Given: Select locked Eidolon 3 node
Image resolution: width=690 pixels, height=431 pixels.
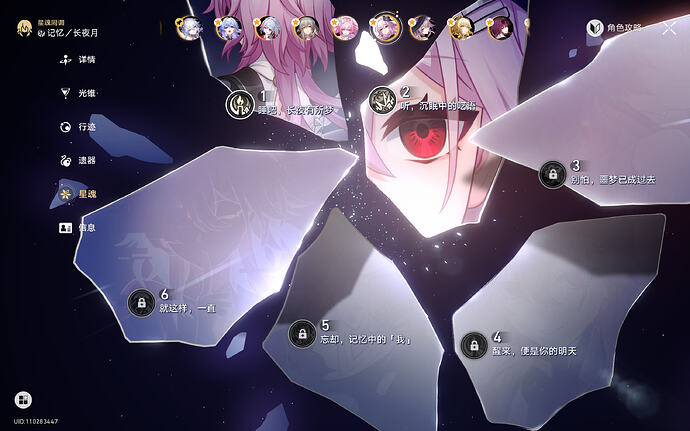Looking at the screenshot, I should (x=551, y=174).
